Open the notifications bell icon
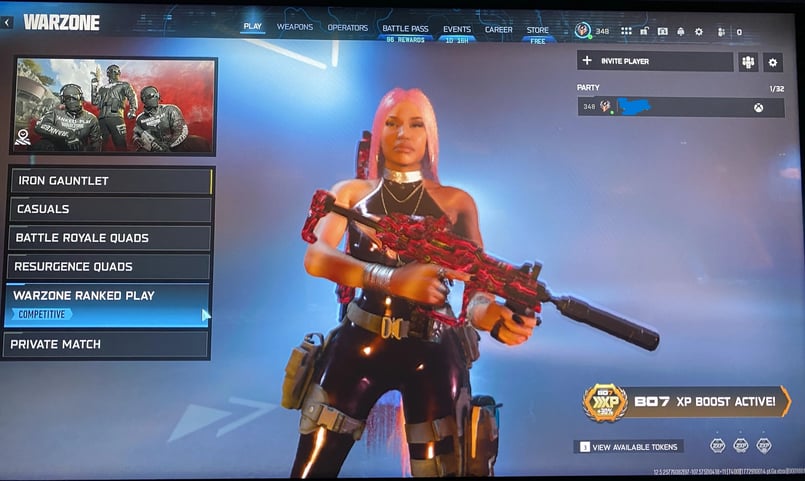The height and width of the screenshot is (481, 805). click(x=680, y=31)
